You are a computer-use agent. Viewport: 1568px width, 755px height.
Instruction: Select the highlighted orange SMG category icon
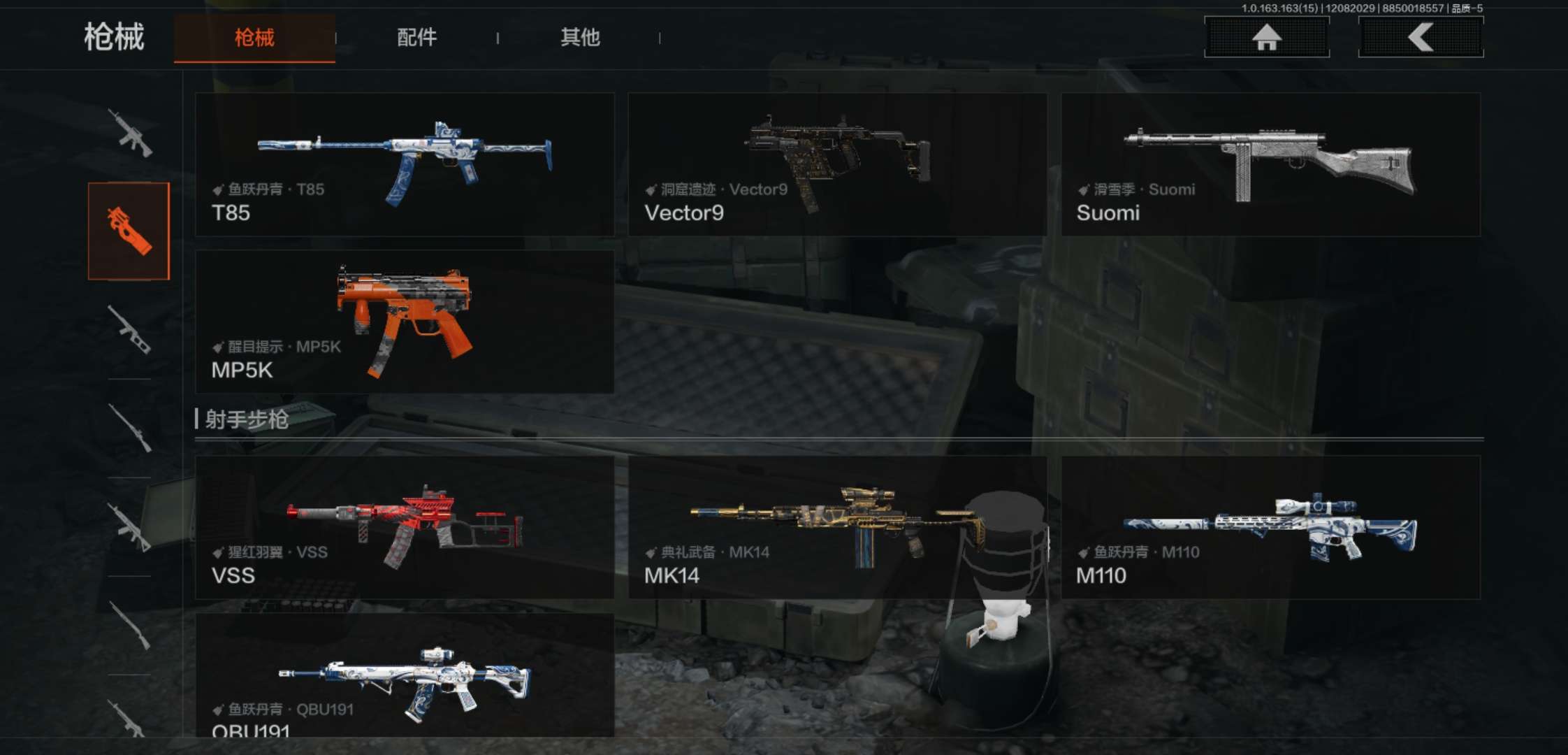[x=129, y=231]
